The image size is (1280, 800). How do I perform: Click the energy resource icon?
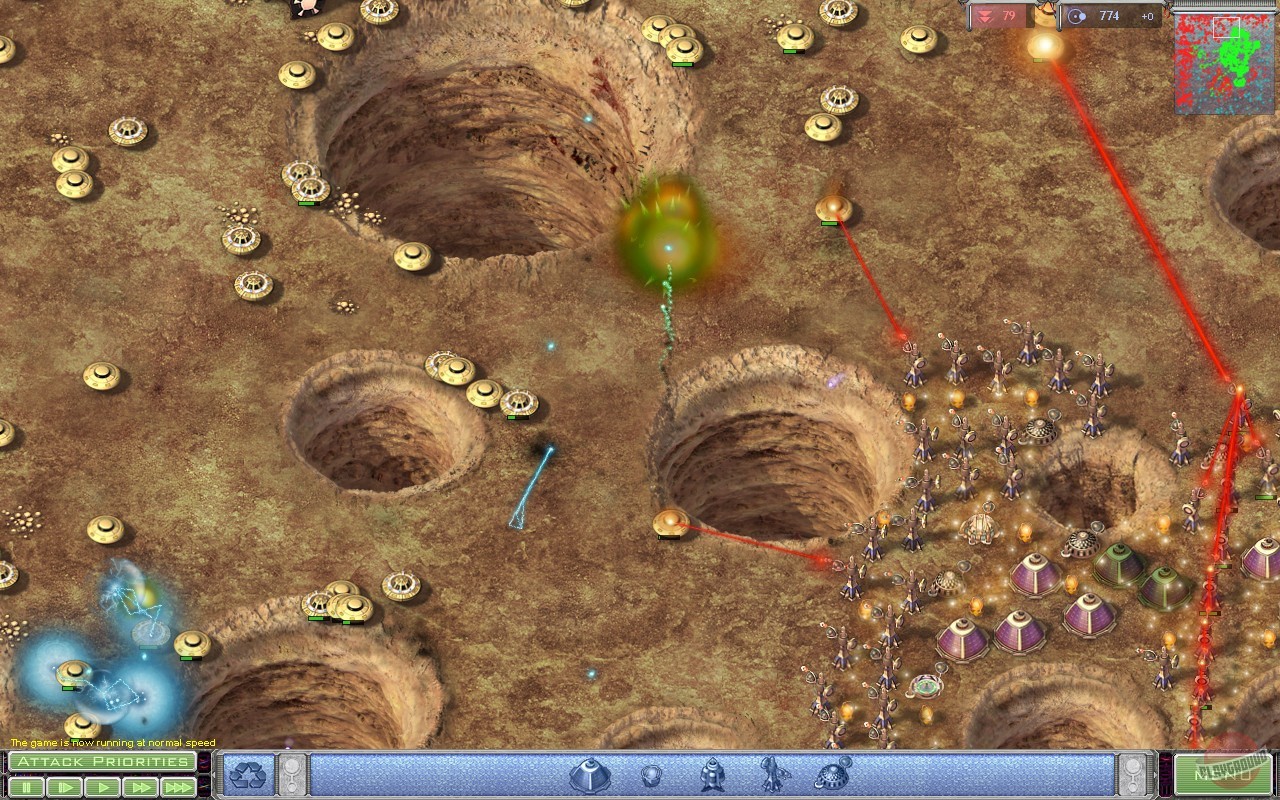(1075, 16)
